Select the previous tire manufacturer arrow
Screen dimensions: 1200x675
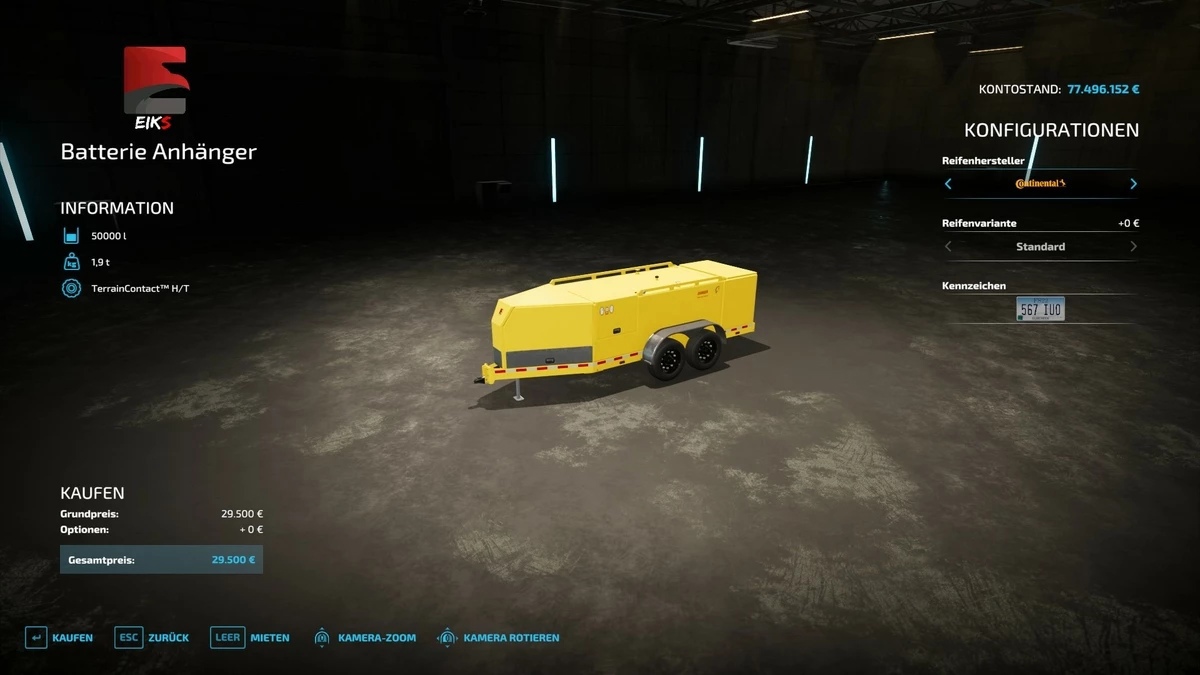tap(948, 184)
